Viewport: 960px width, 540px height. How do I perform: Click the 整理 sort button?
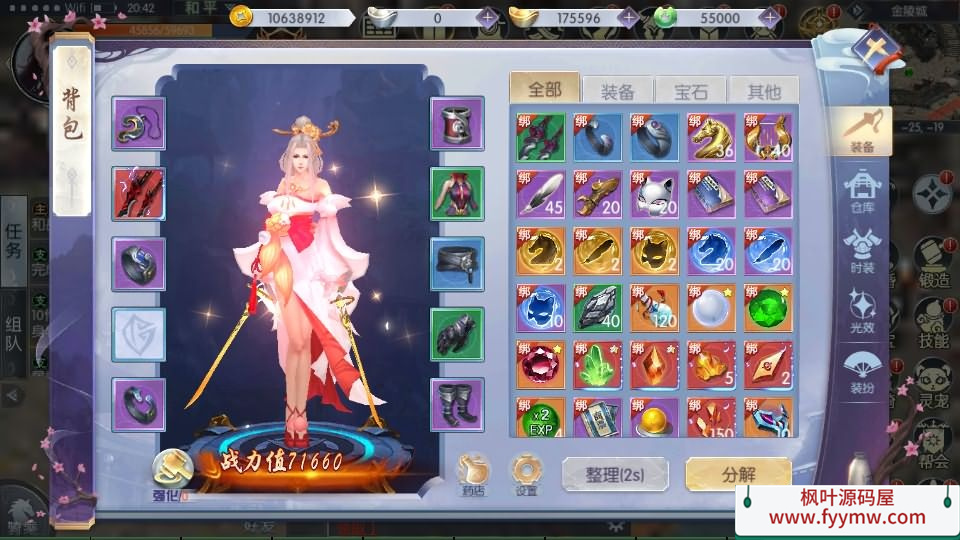(x=613, y=475)
